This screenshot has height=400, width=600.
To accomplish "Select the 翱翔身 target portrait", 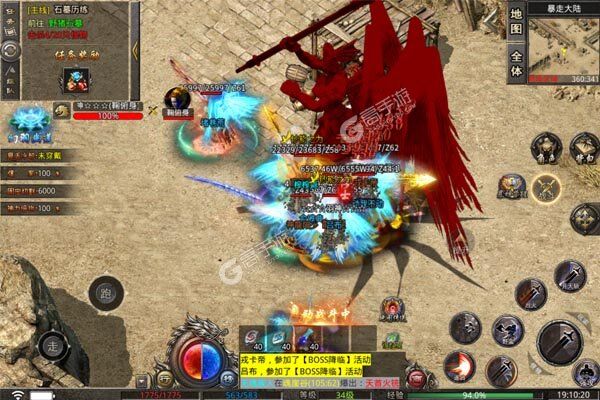I will click(x=179, y=99).
